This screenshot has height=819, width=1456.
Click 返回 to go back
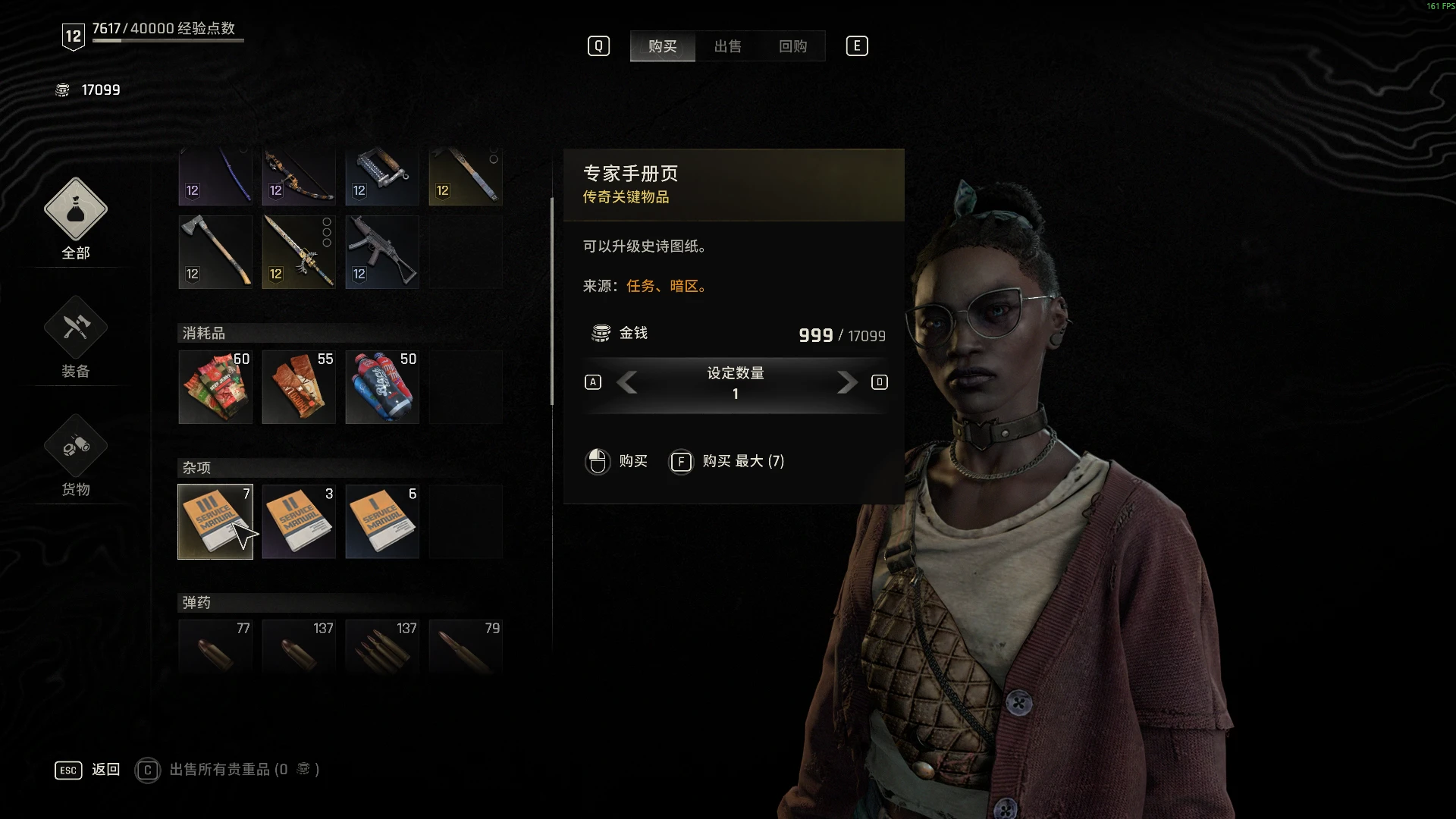[x=105, y=770]
